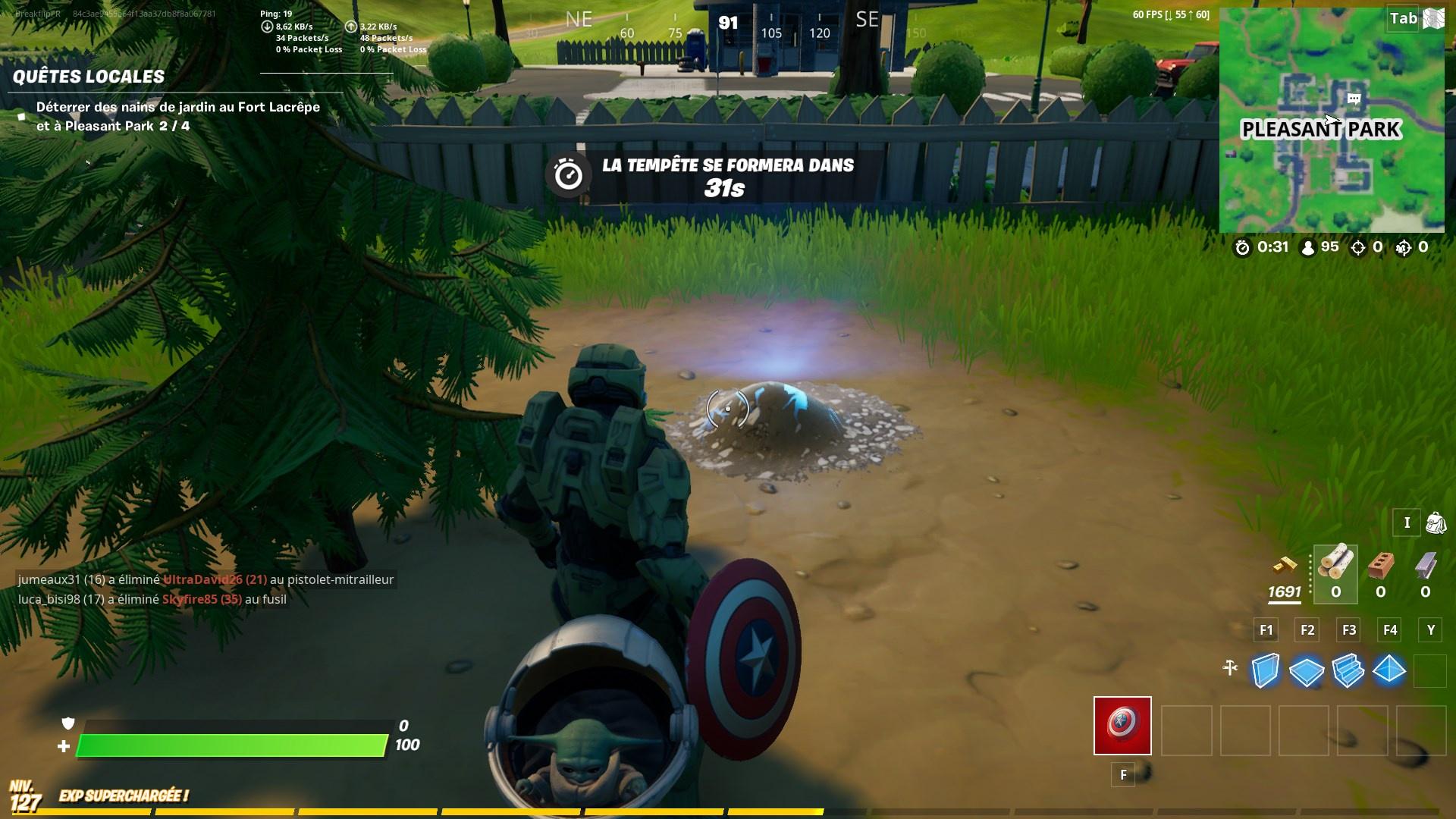This screenshot has height=819, width=1456.
Task: Click the storm timer stopwatch icon
Action: point(1243,246)
